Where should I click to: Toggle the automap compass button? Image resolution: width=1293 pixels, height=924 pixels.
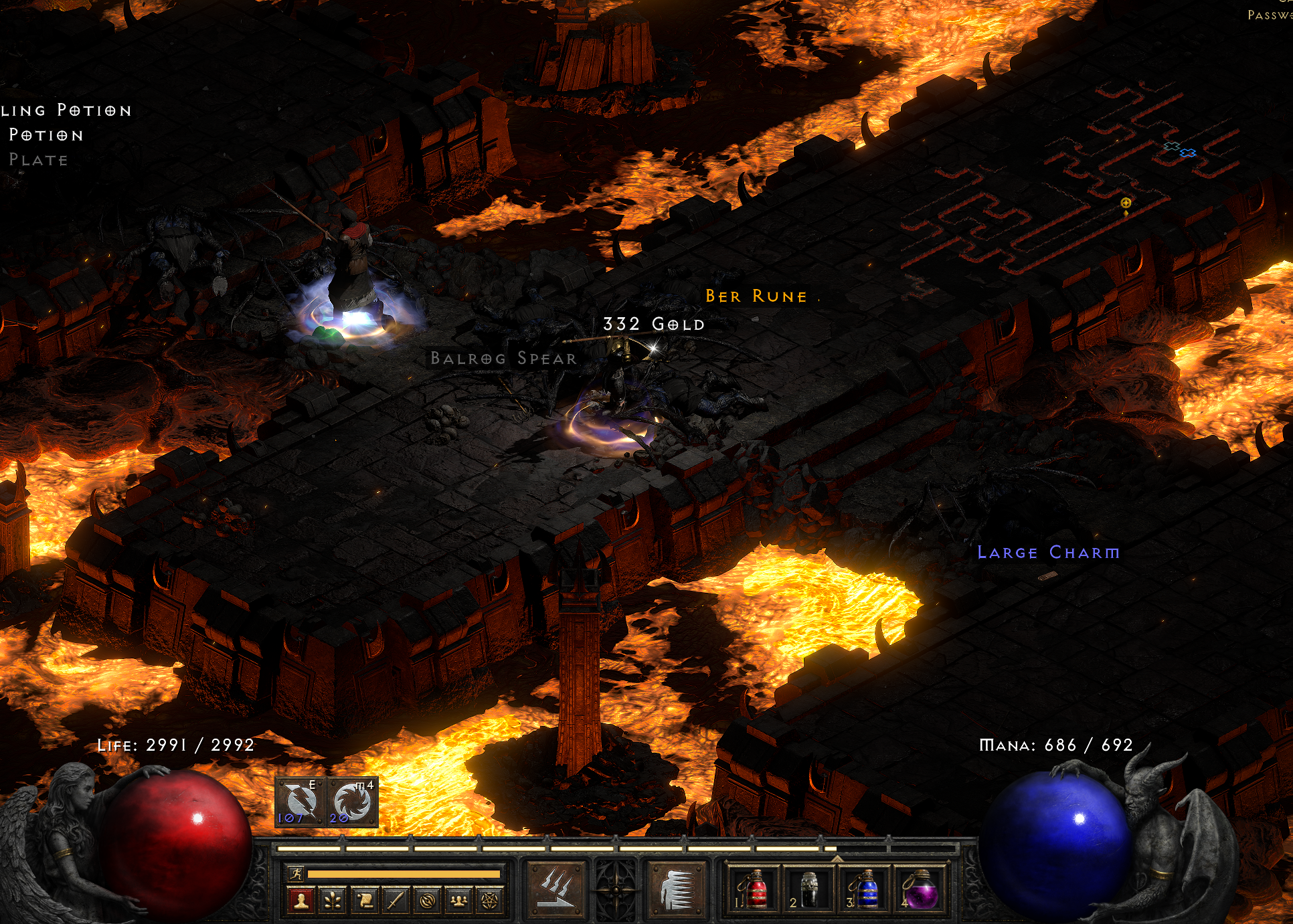tap(428, 901)
